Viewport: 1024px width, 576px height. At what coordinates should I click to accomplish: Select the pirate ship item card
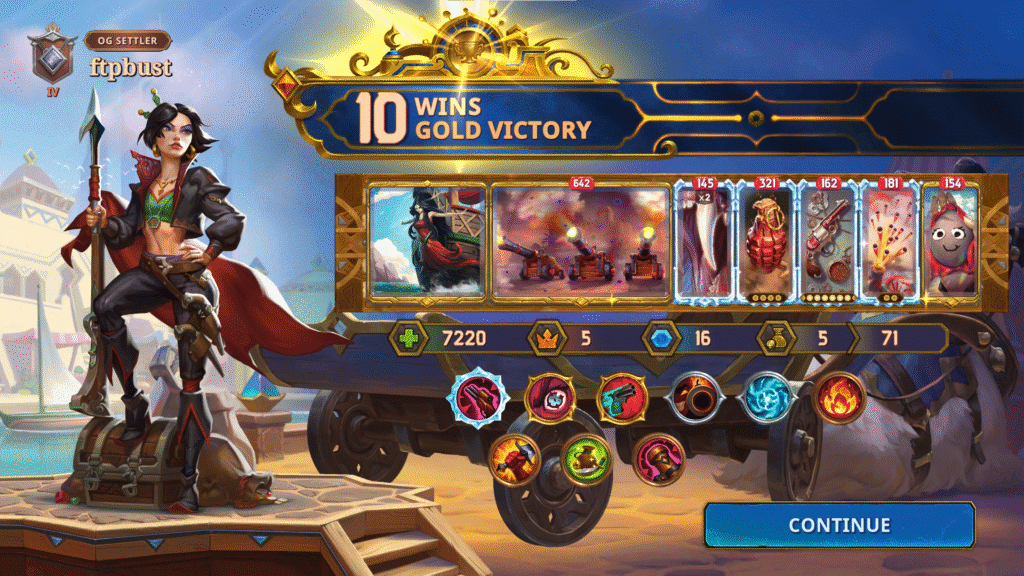coord(427,241)
